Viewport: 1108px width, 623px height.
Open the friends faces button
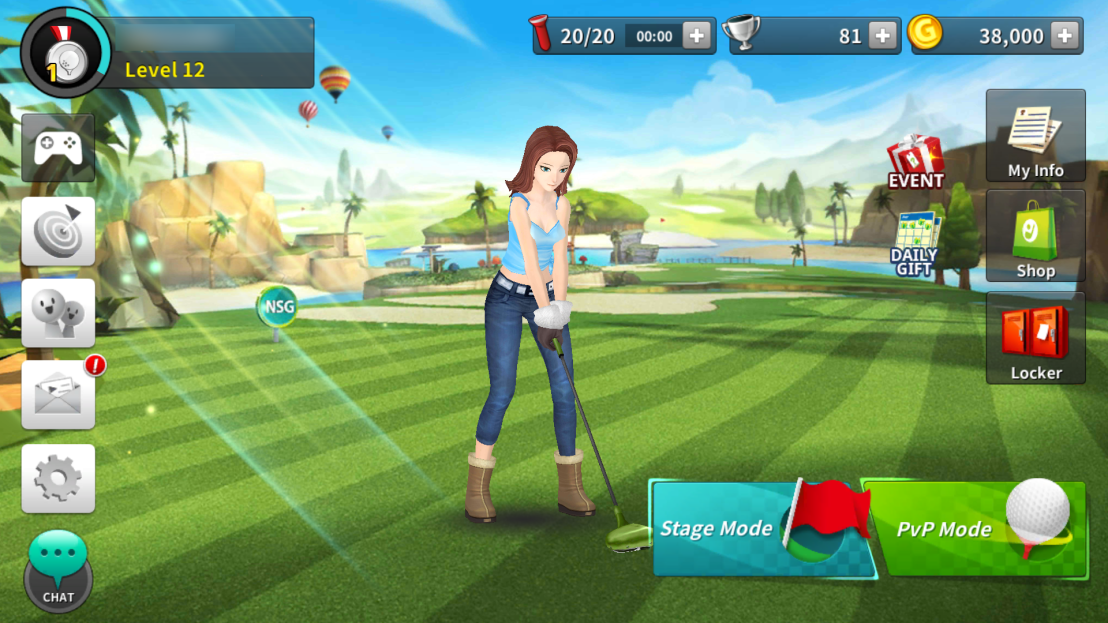click(x=58, y=313)
